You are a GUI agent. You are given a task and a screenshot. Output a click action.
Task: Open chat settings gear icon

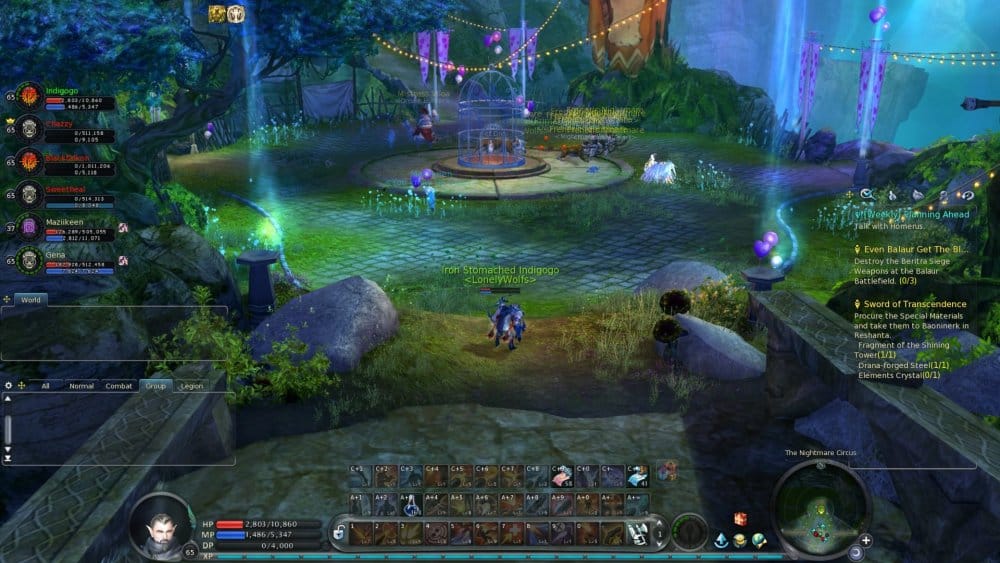coord(9,385)
